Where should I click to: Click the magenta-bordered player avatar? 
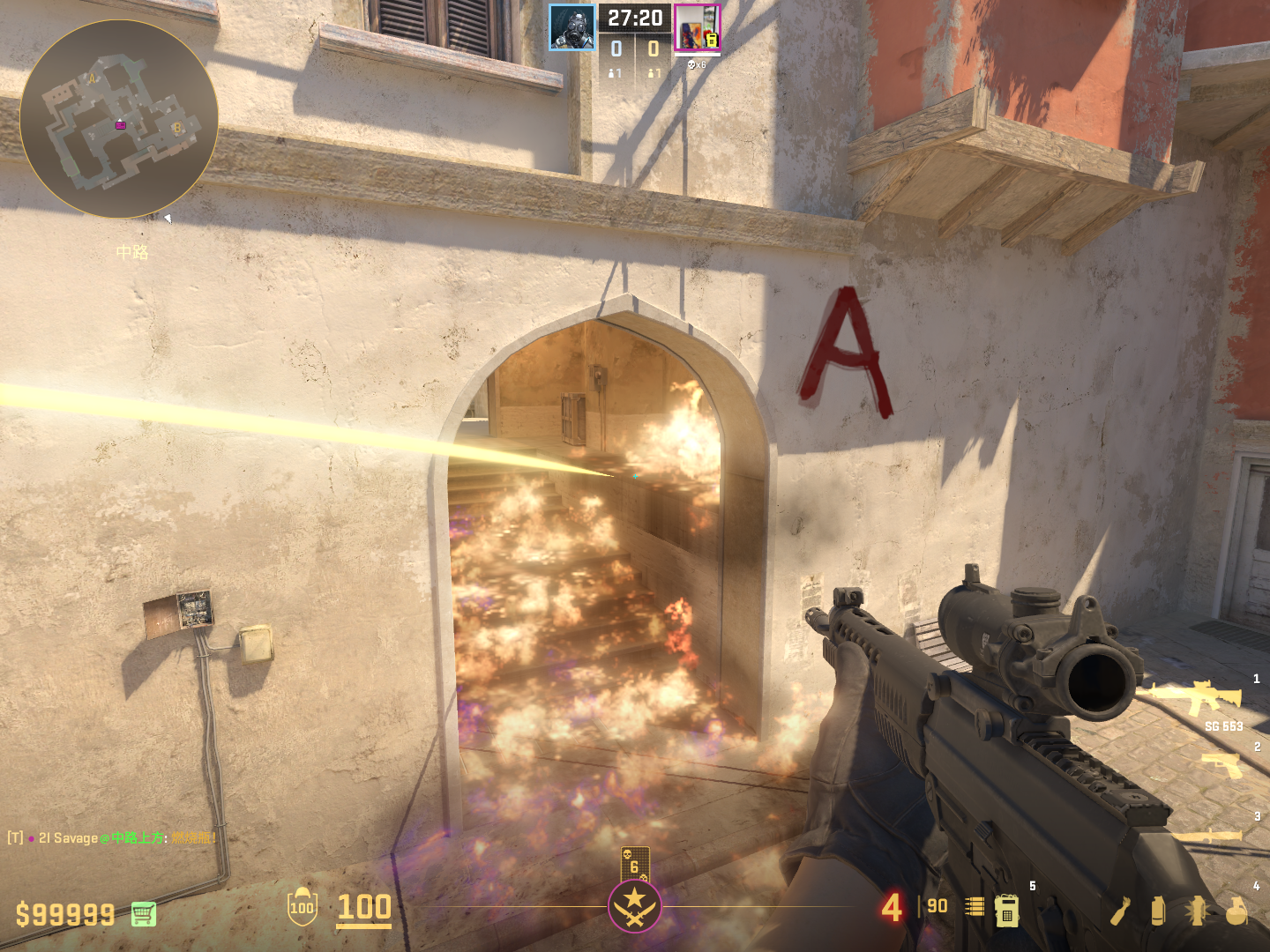pyautogui.click(x=697, y=27)
